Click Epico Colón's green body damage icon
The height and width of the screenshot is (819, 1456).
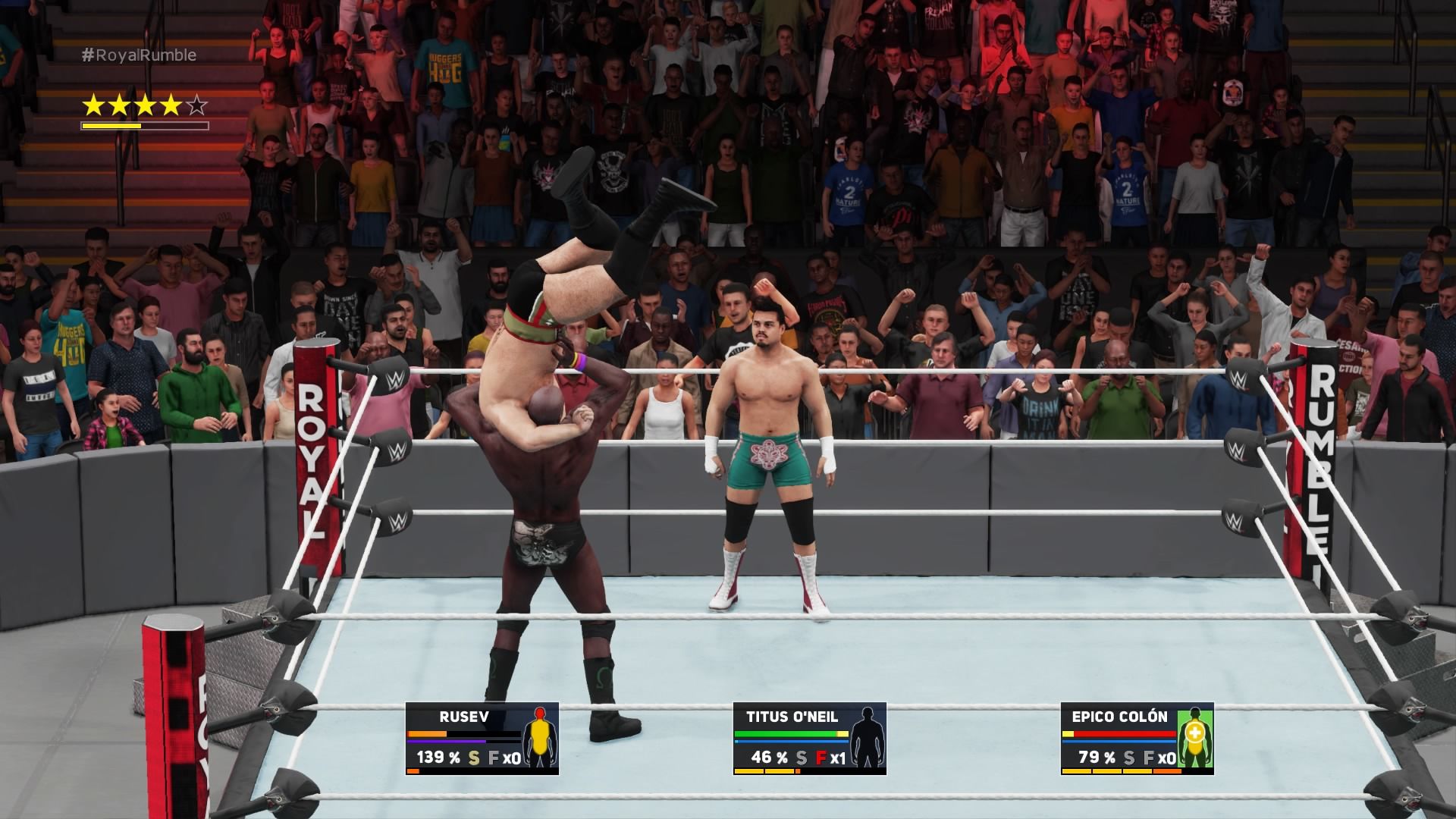(1195, 738)
